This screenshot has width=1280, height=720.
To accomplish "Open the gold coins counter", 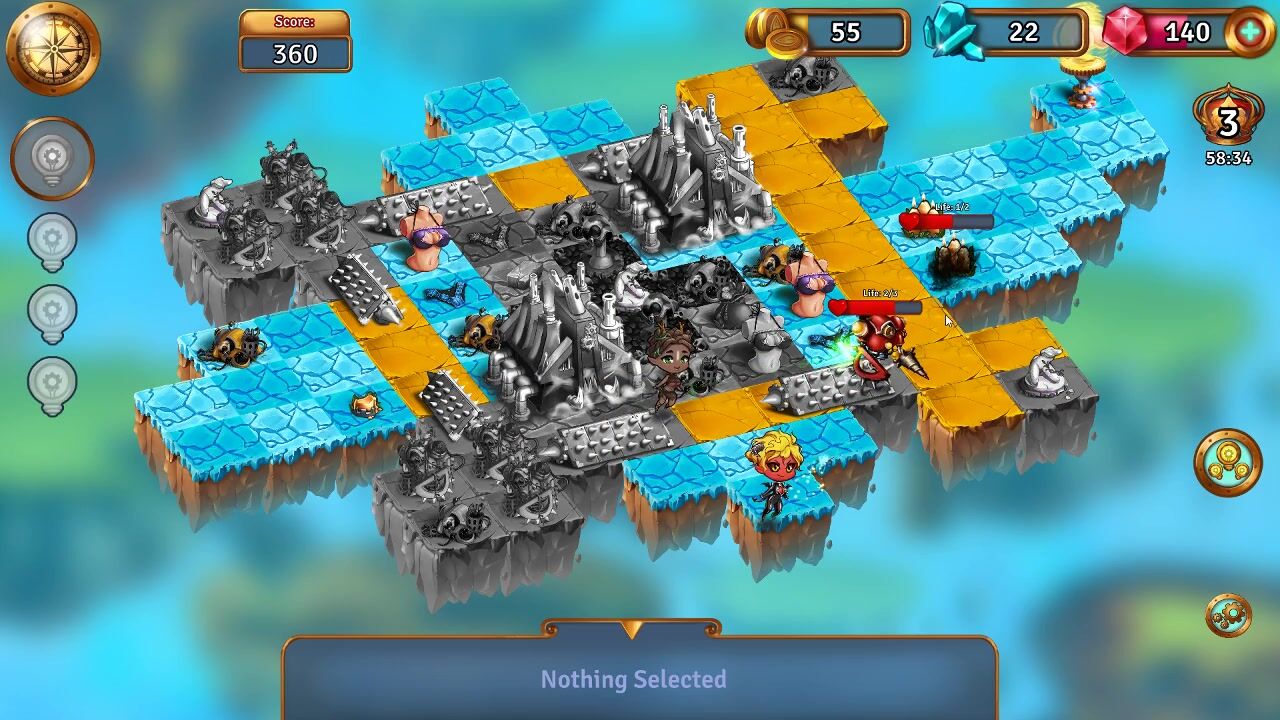I will click(x=830, y=33).
